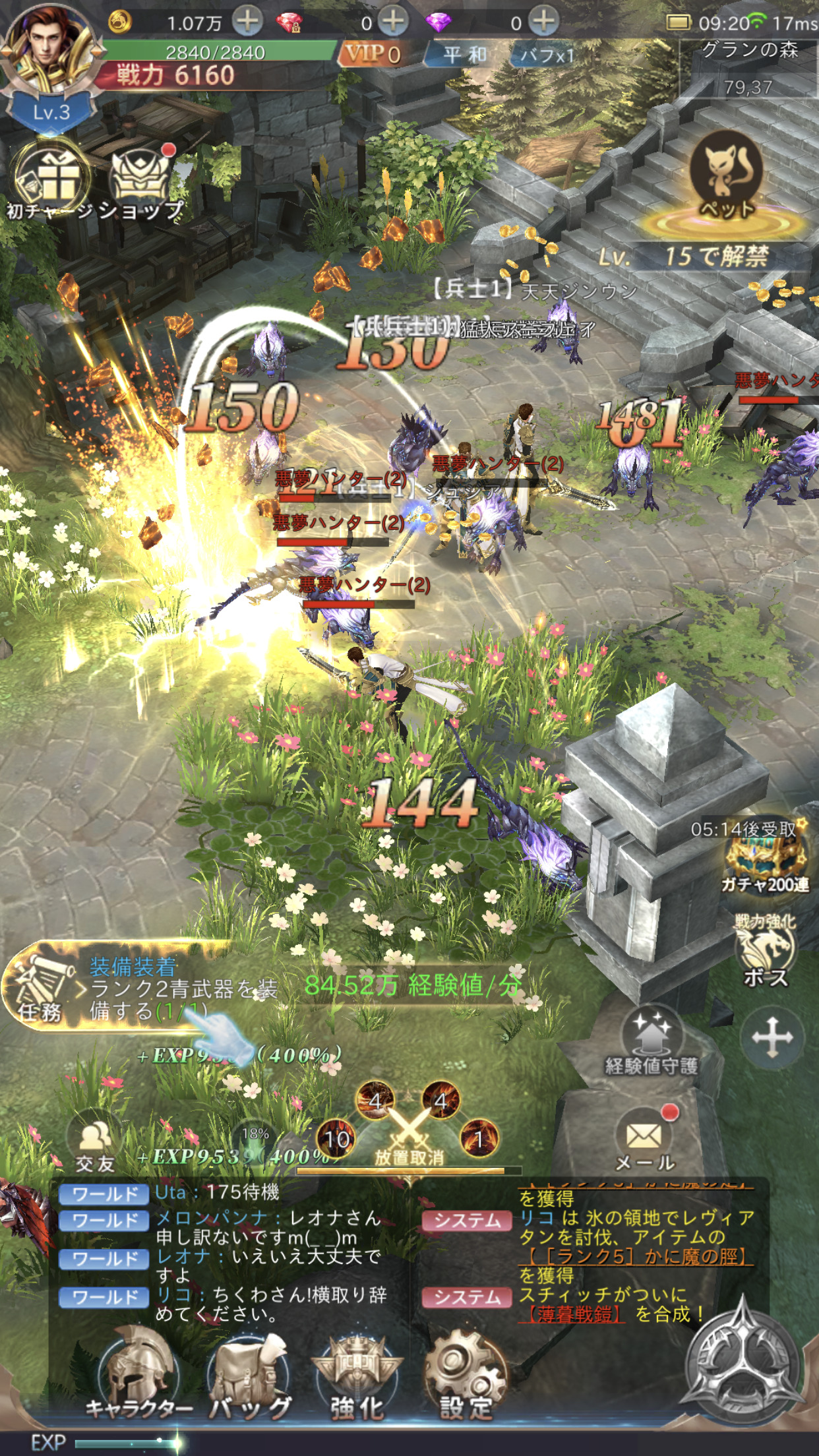The width and height of the screenshot is (819, 1456).
Task: Toggle the 平和 peace mode
Action: click(x=464, y=55)
